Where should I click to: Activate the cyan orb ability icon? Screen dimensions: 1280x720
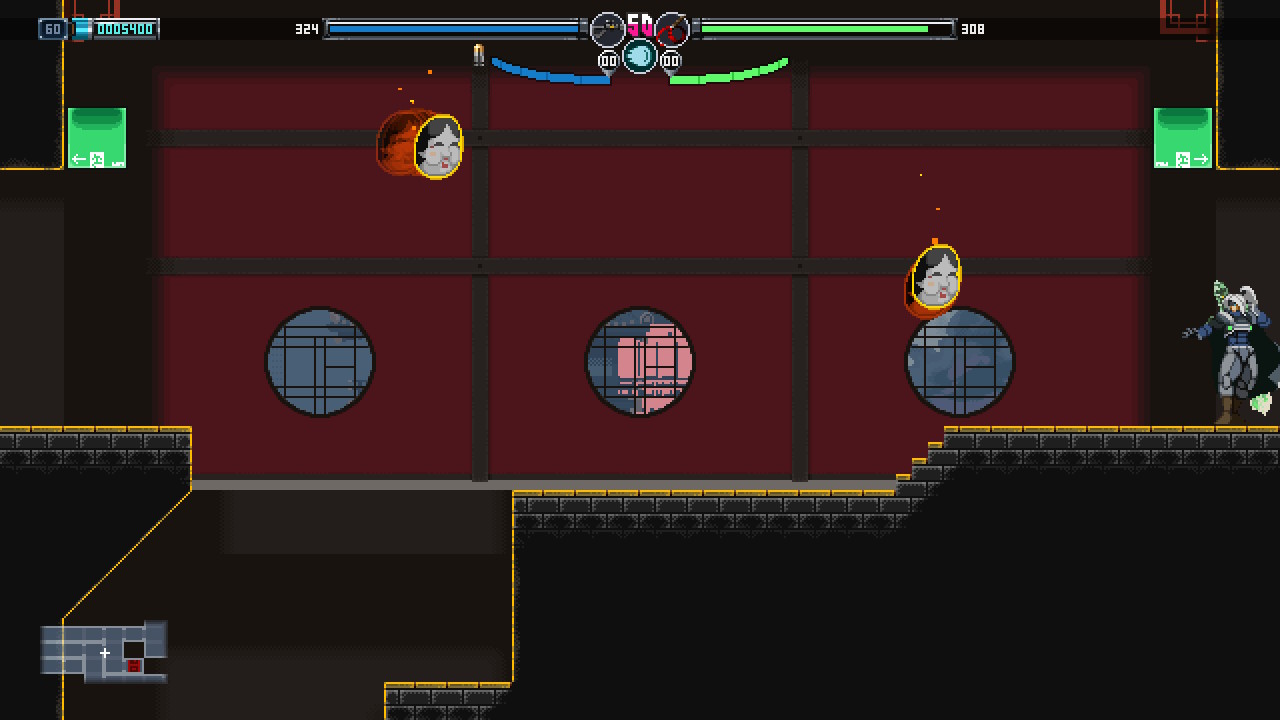(x=640, y=56)
